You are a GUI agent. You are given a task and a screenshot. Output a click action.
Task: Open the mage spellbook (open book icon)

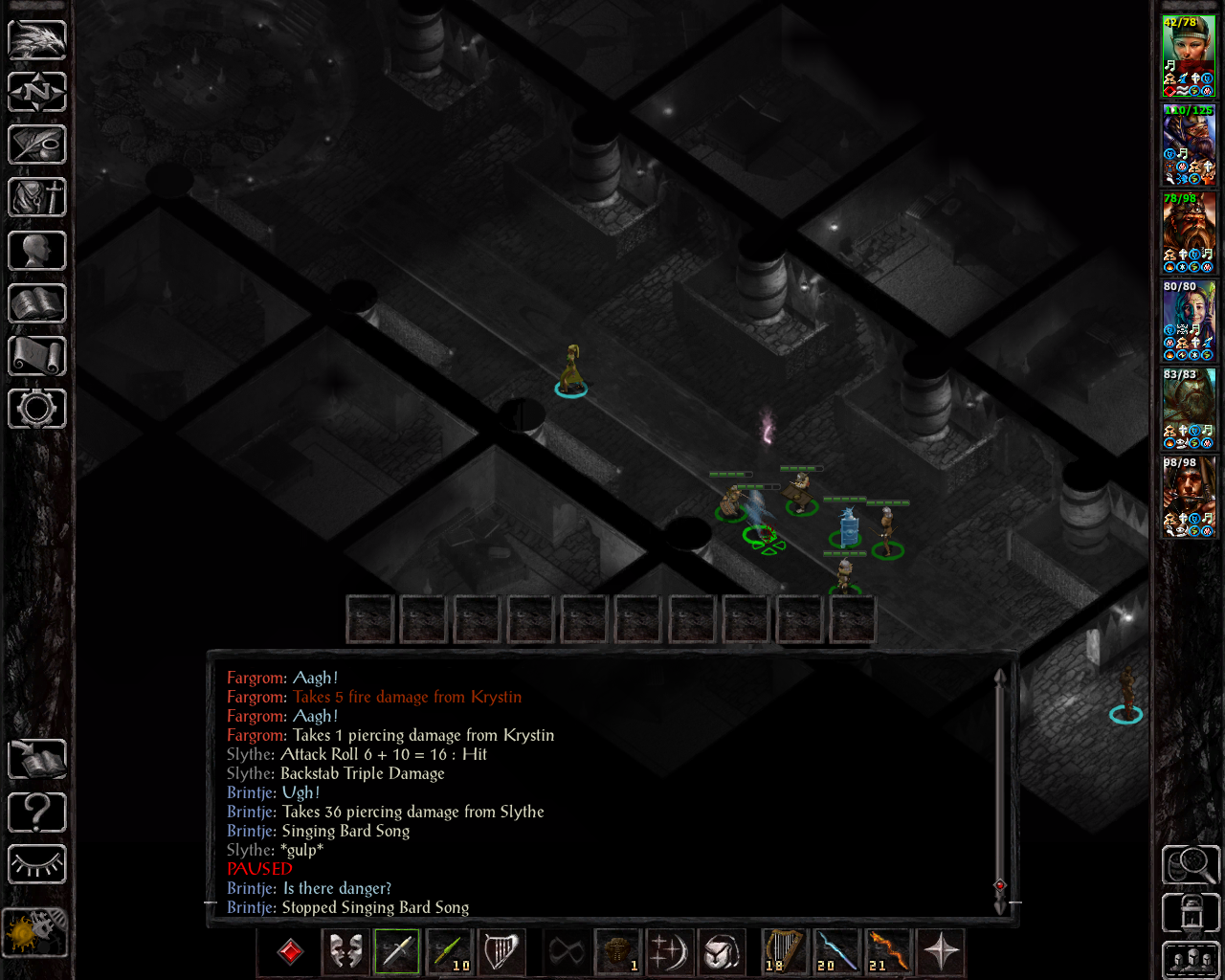tap(37, 303)
